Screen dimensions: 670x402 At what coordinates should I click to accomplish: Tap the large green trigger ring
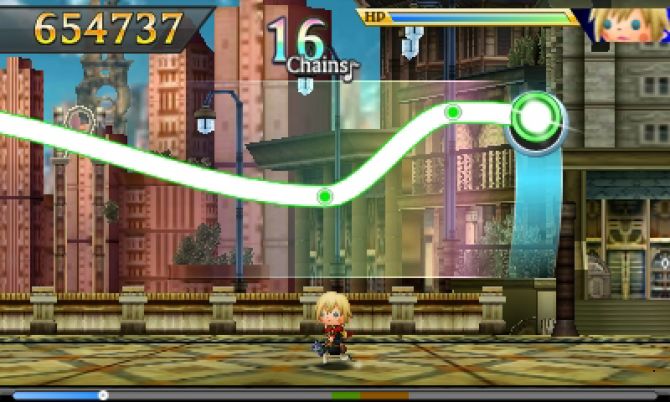pos(537,119)
